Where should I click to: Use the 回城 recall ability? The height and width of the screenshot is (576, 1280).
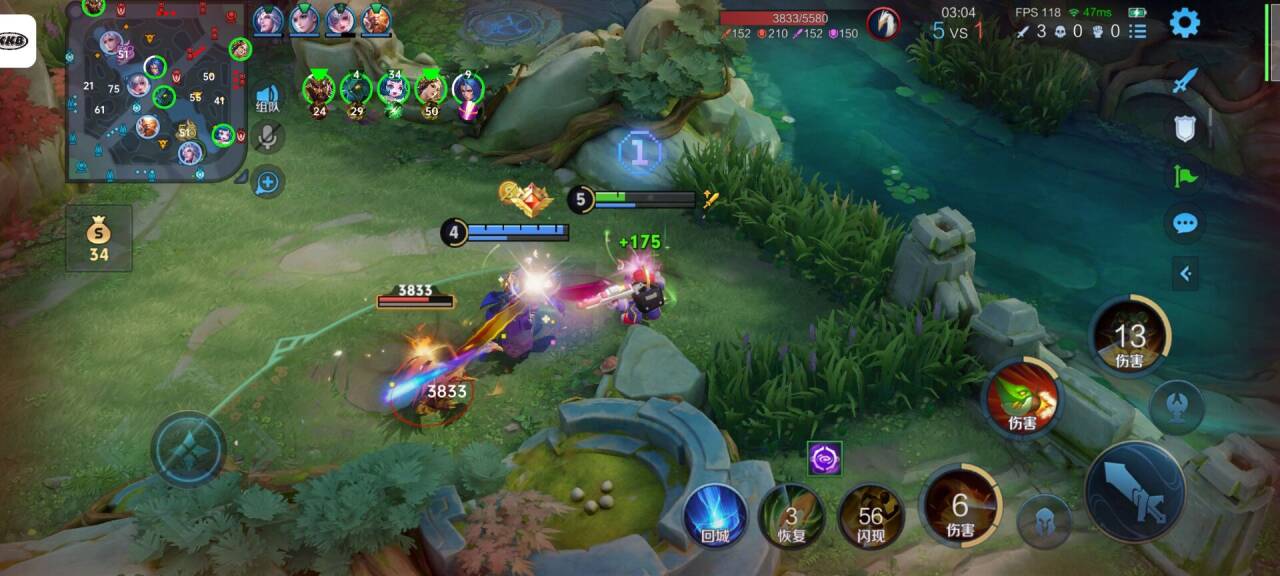click(715, 514)
